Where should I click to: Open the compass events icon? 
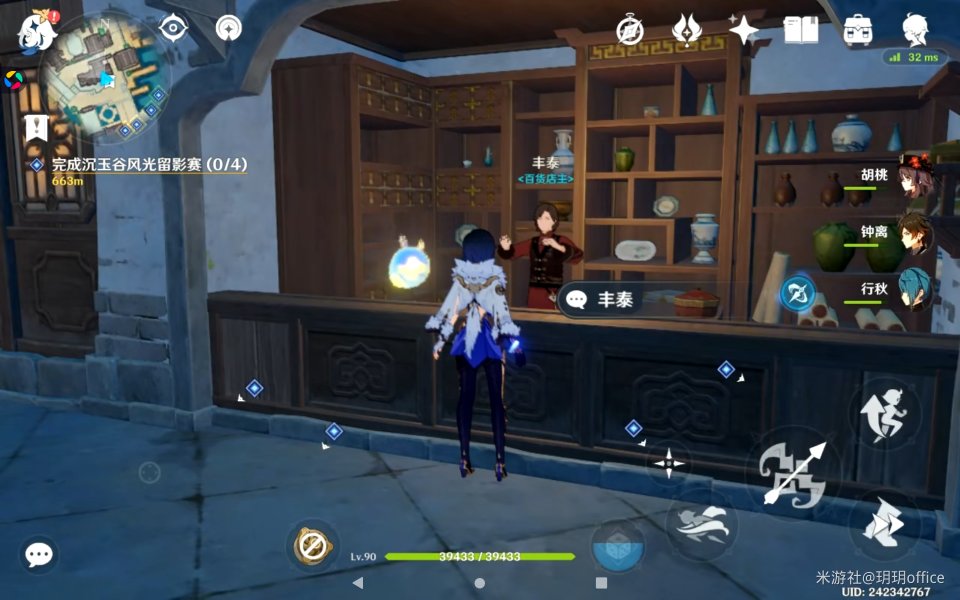pyautogui.click(x=630, y=29)
